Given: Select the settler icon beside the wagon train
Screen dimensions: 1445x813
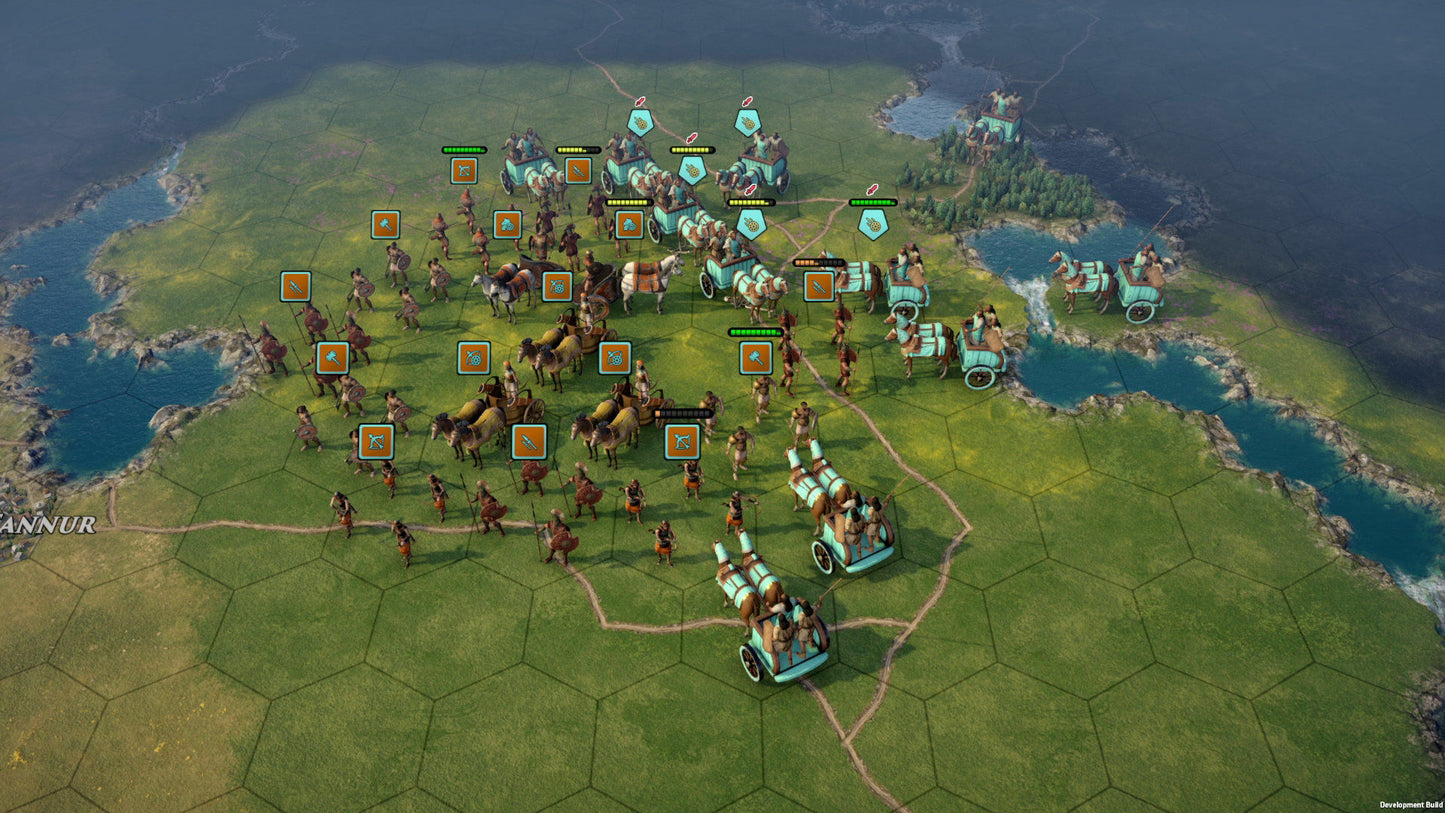Looking at the screenshot, I should click(629, 224).
